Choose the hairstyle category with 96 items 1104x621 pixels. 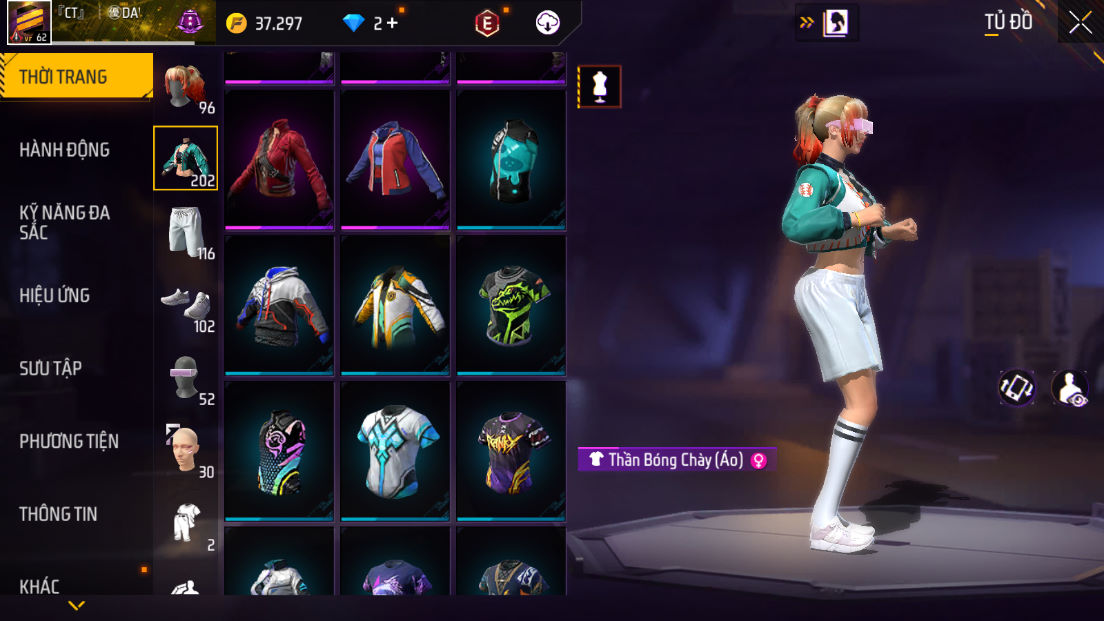[185, 88]
